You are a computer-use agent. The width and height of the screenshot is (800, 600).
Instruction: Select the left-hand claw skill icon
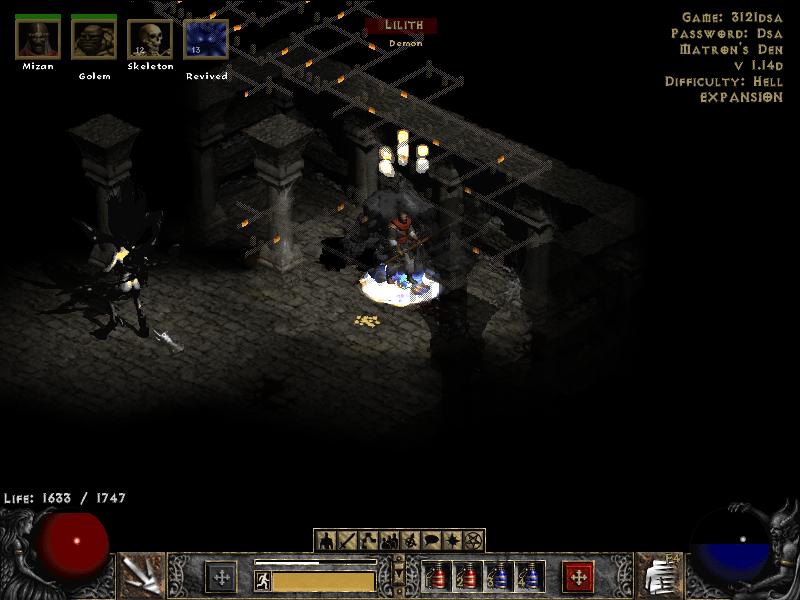tap(141, 575)
